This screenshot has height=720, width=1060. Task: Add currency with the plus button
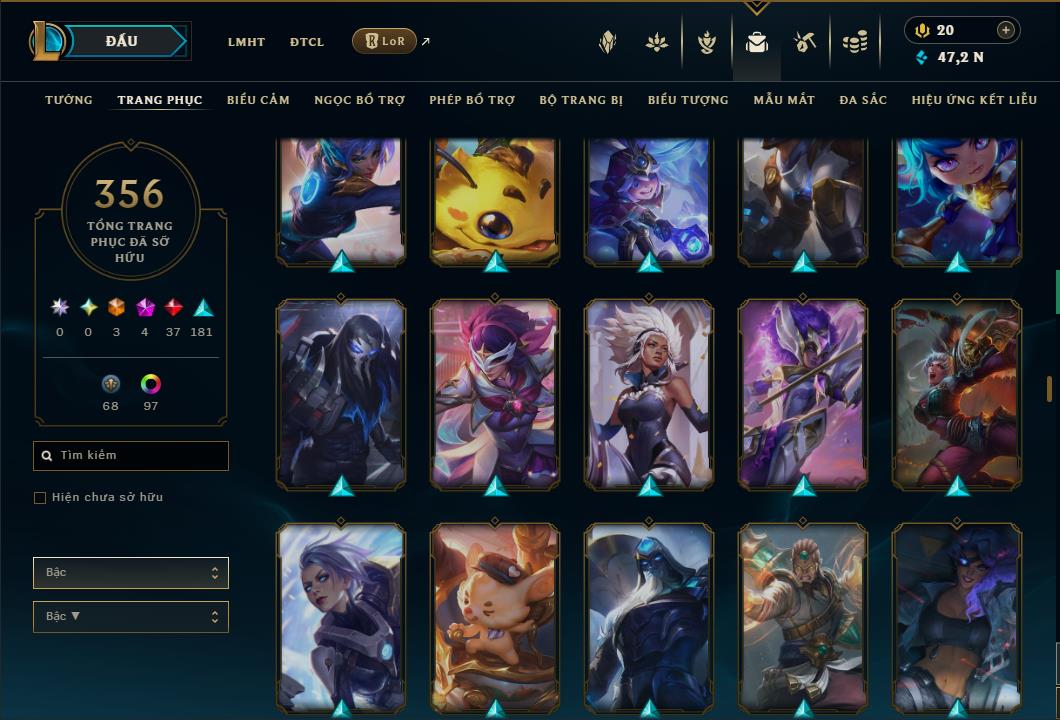coord(1006,30)
